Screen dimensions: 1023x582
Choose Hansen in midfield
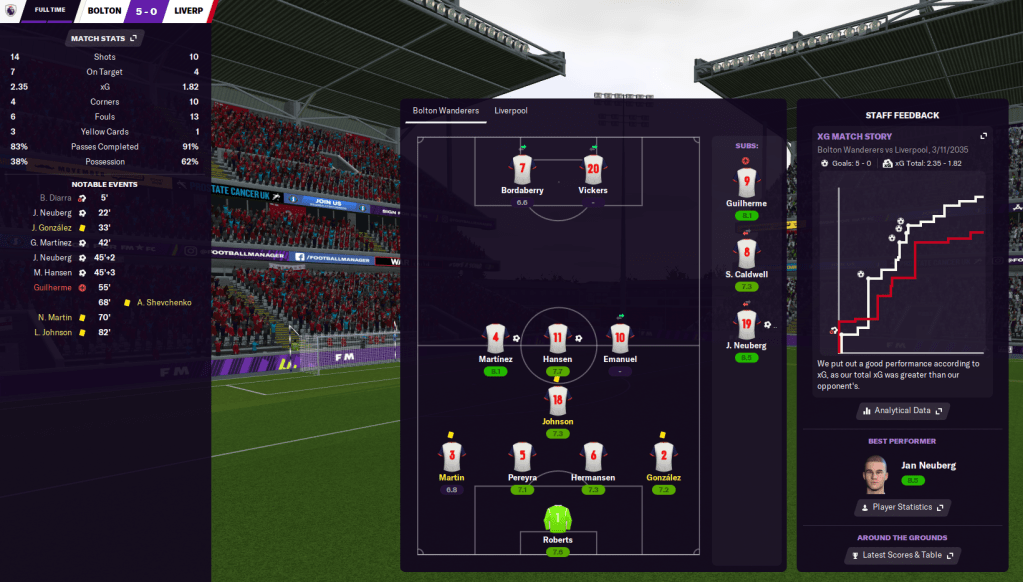[557, 339]
